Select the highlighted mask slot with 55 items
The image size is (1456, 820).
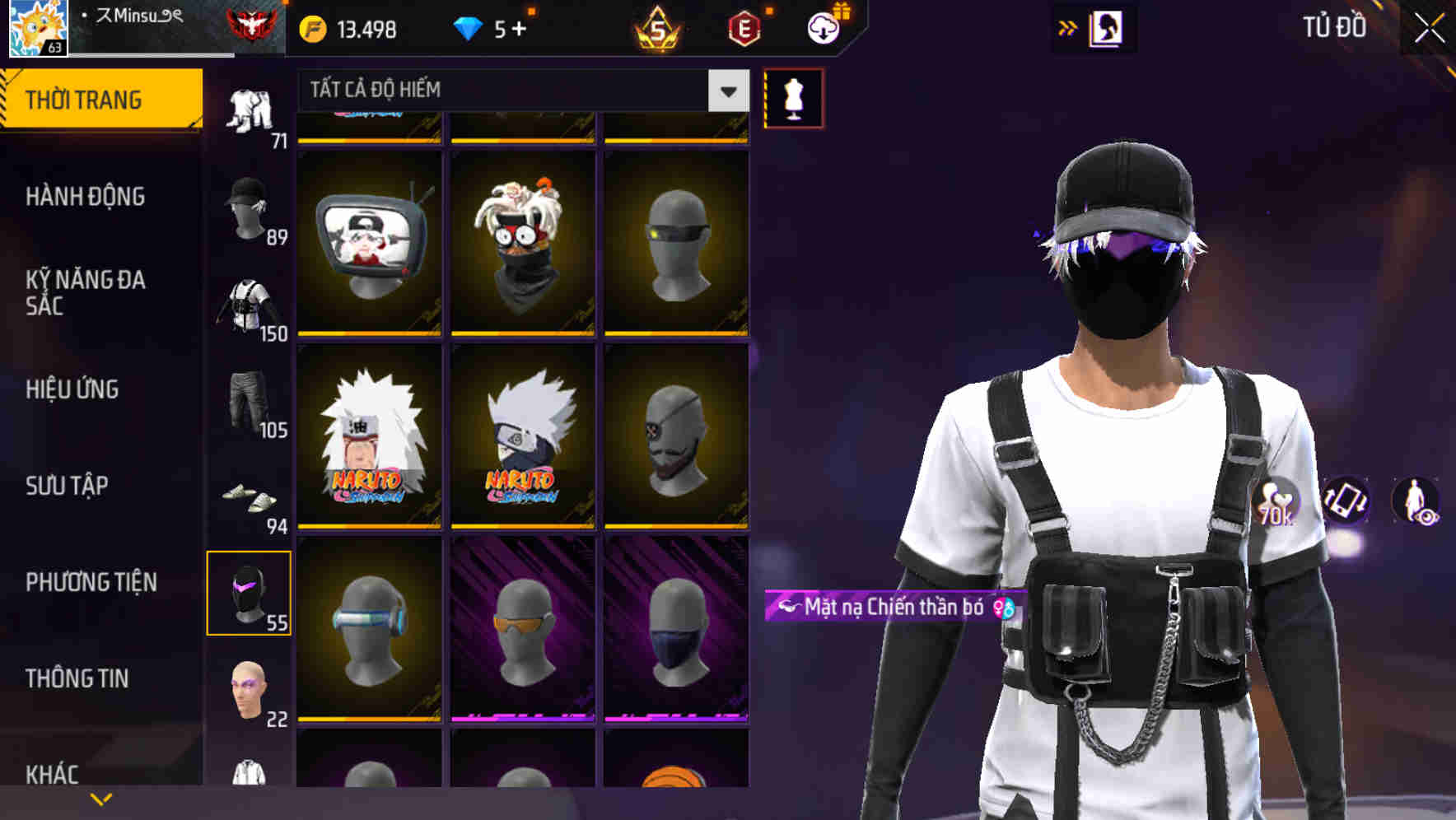pyautogui.click(x=250, y=593)
